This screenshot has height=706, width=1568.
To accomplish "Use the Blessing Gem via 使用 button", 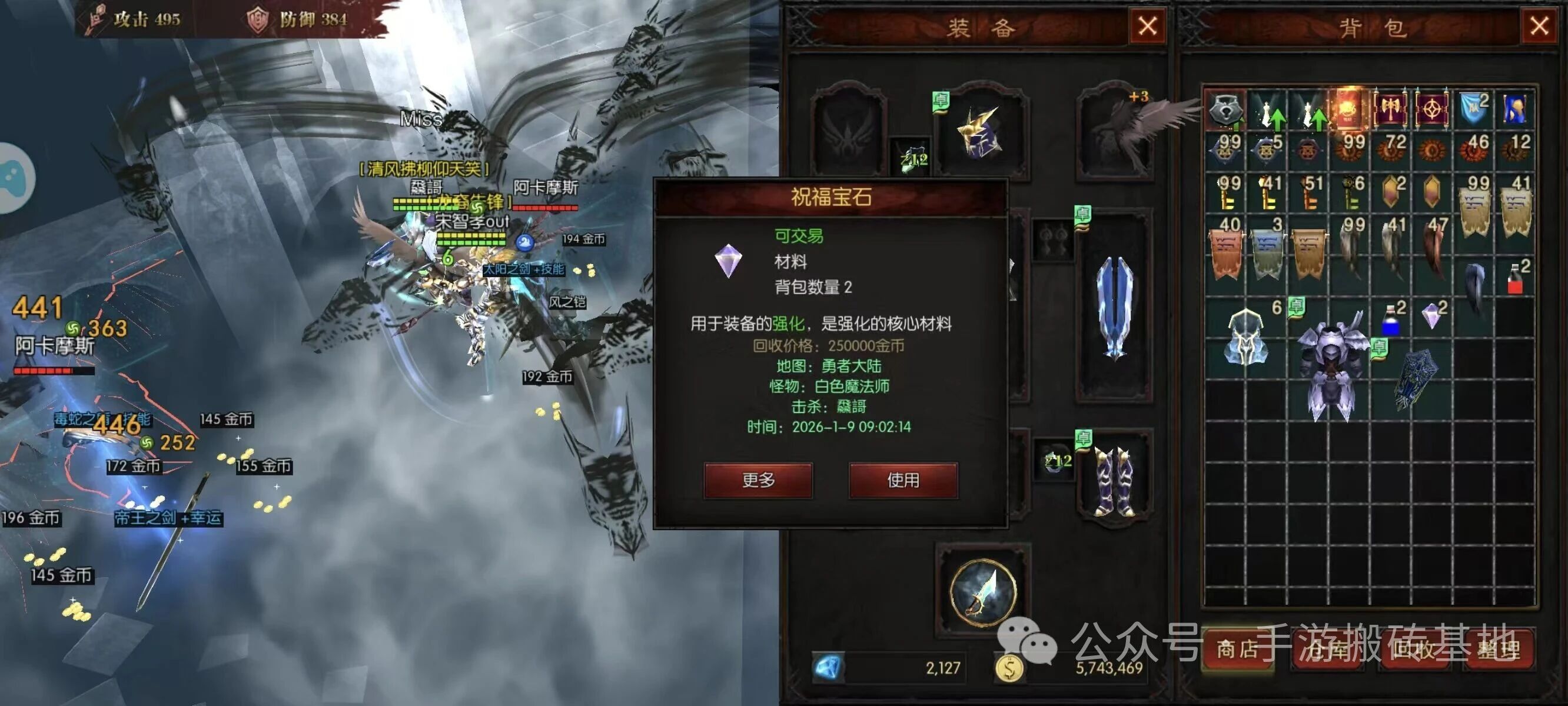I will click(x=903, y=480).
